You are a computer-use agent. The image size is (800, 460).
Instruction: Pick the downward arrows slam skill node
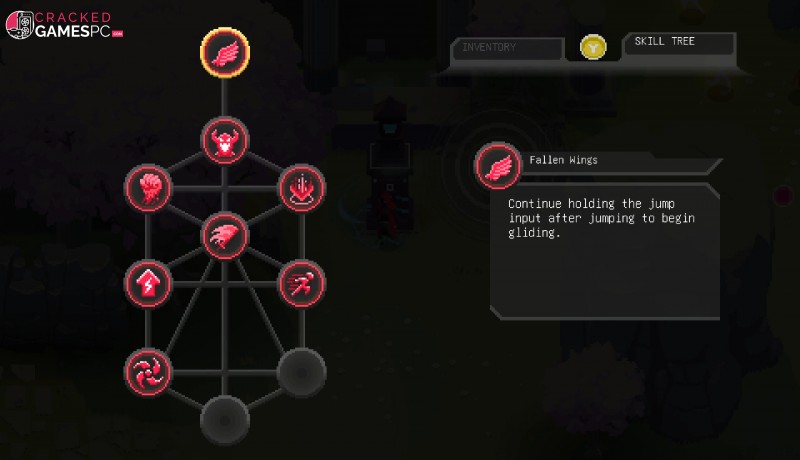[x=300, y=187]
